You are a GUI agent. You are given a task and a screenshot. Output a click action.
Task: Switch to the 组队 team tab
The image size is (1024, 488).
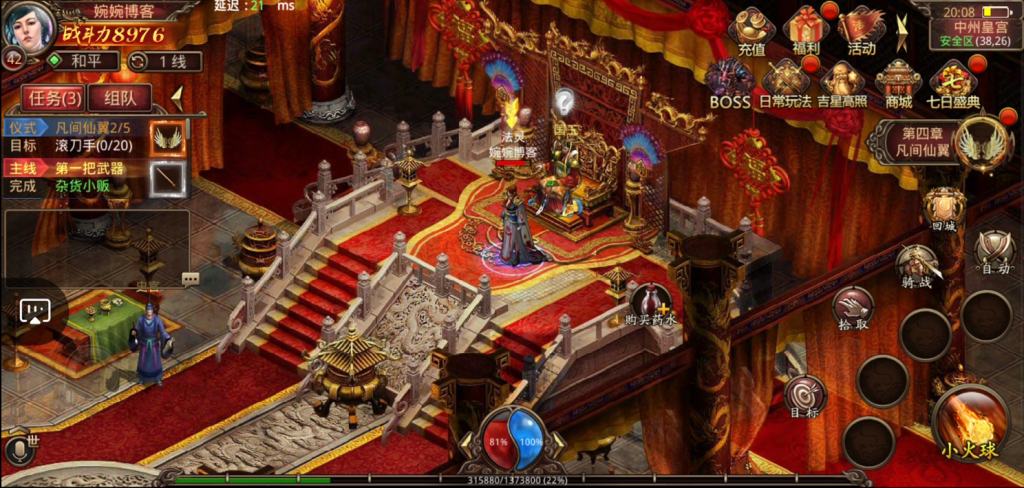119,98
